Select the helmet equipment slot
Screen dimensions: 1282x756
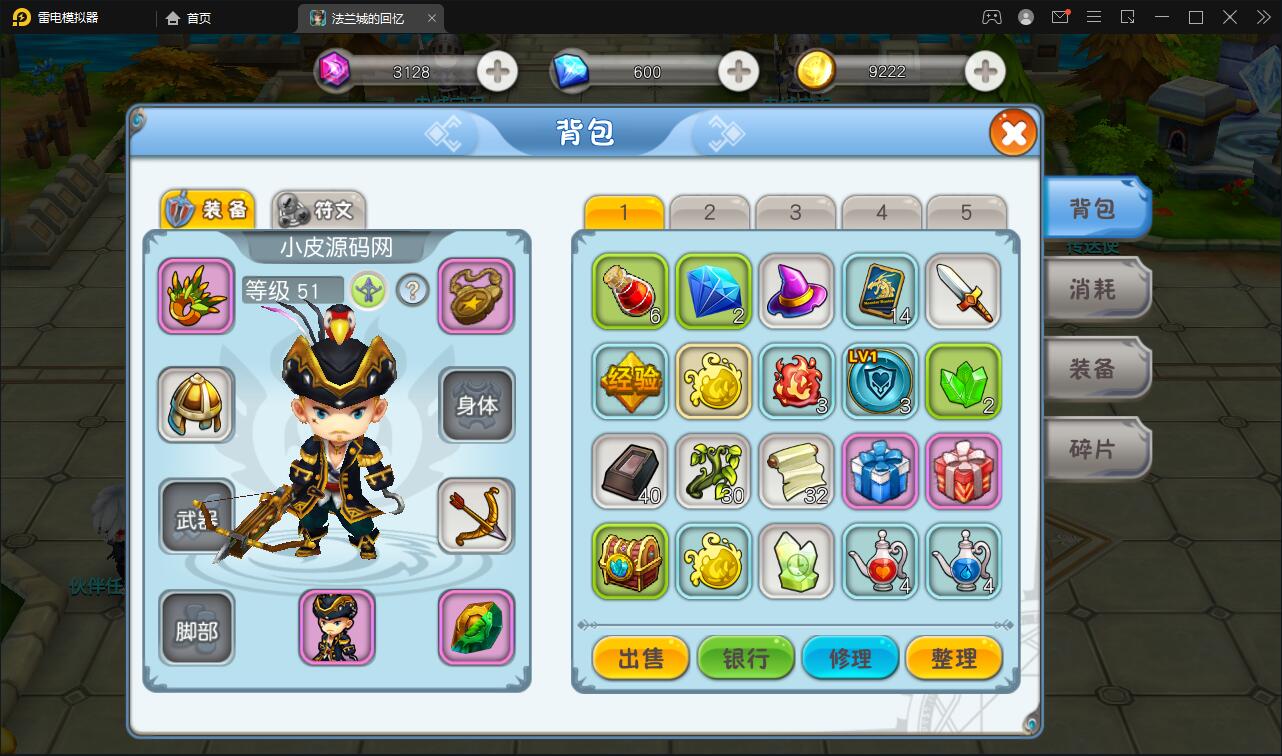pyautogui.click(x=196, y=404)
